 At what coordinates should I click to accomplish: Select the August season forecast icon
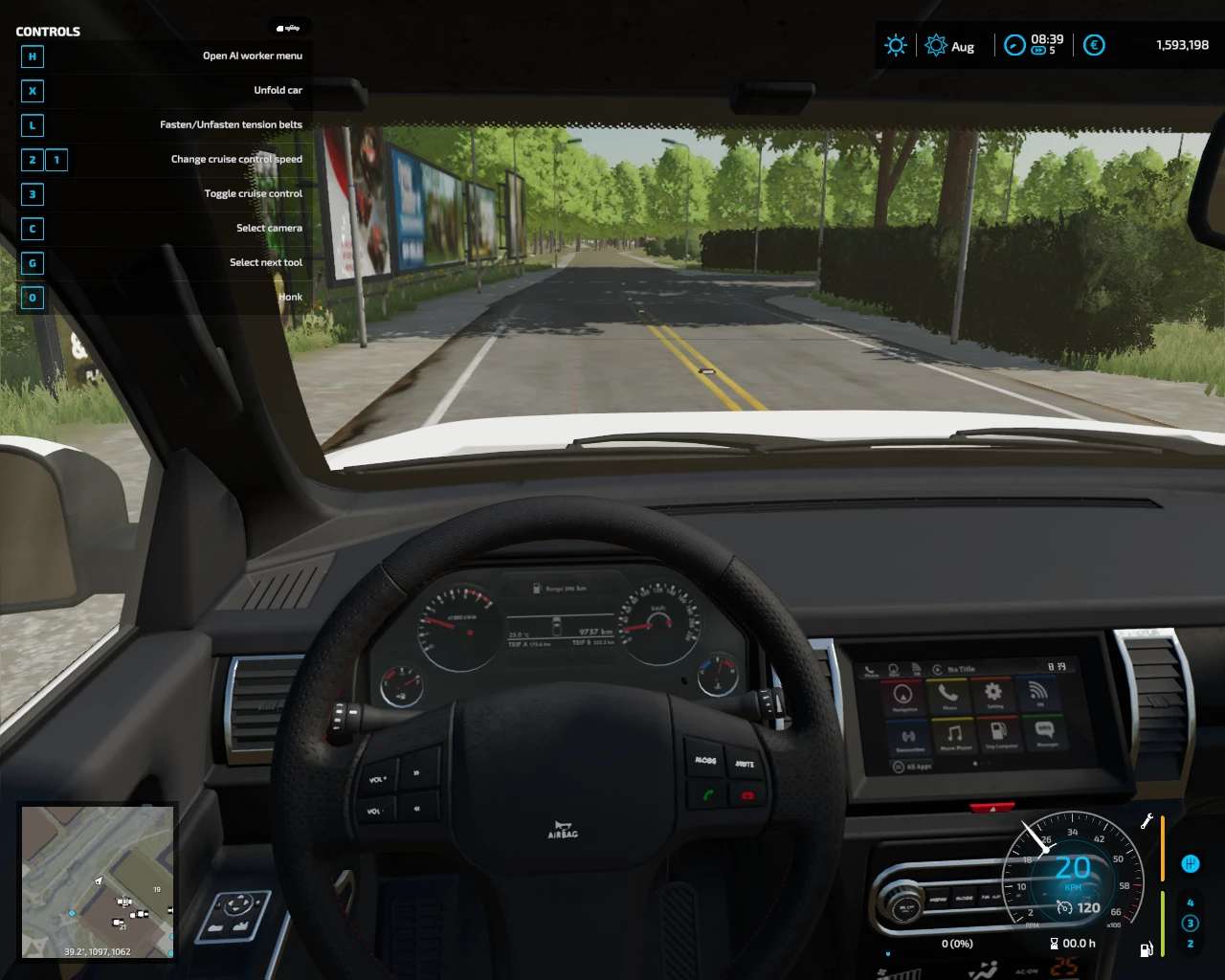936,45
